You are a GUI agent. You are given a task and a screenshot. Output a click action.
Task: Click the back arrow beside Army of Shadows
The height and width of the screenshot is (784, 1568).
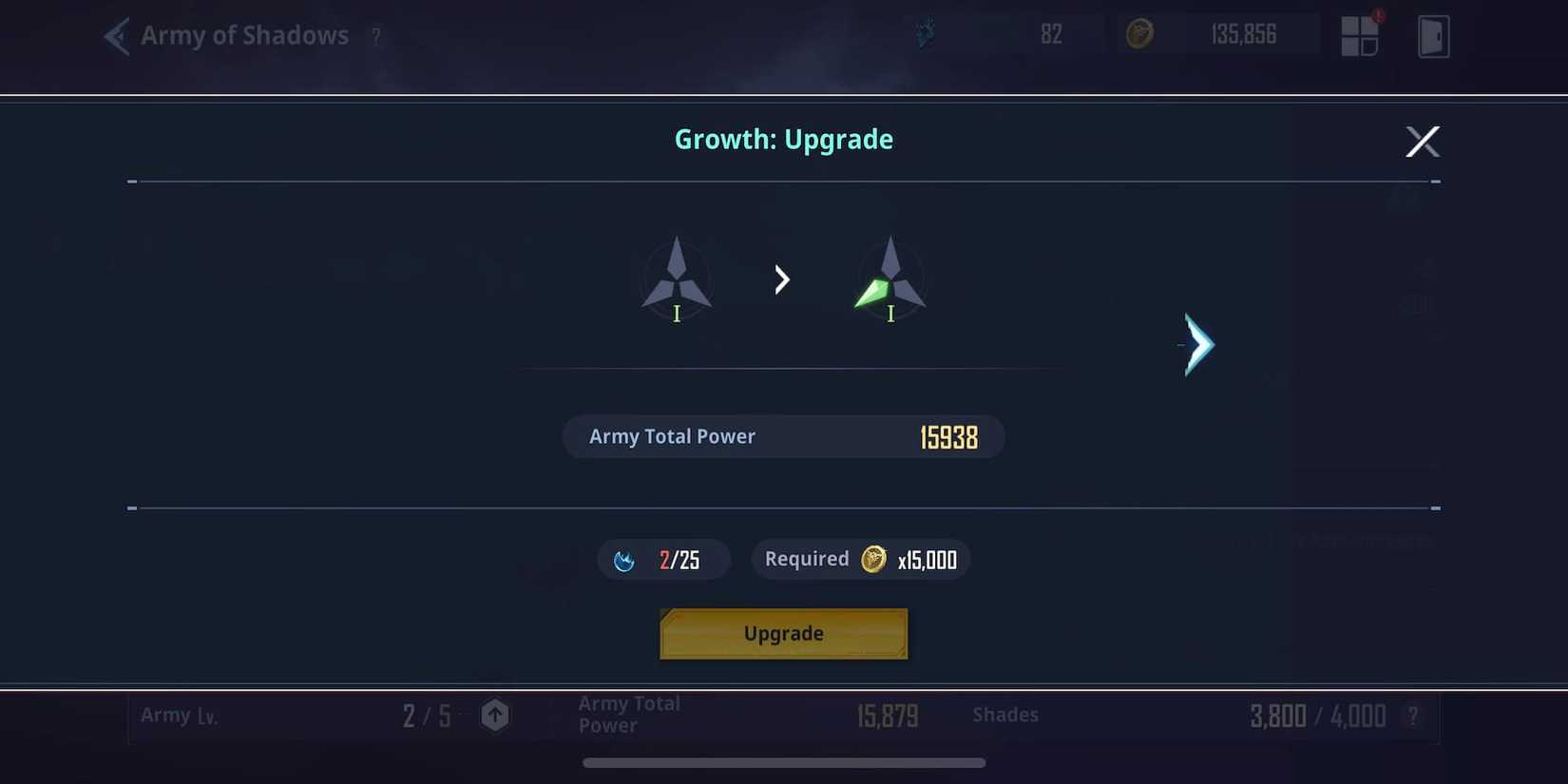click(x=114, y=35)
